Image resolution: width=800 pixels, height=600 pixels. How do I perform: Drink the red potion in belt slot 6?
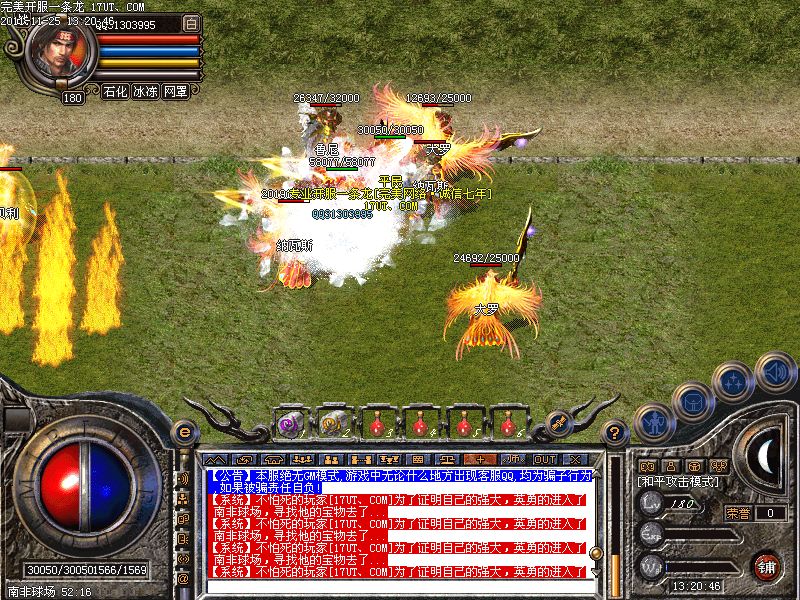tap(507, 424)
